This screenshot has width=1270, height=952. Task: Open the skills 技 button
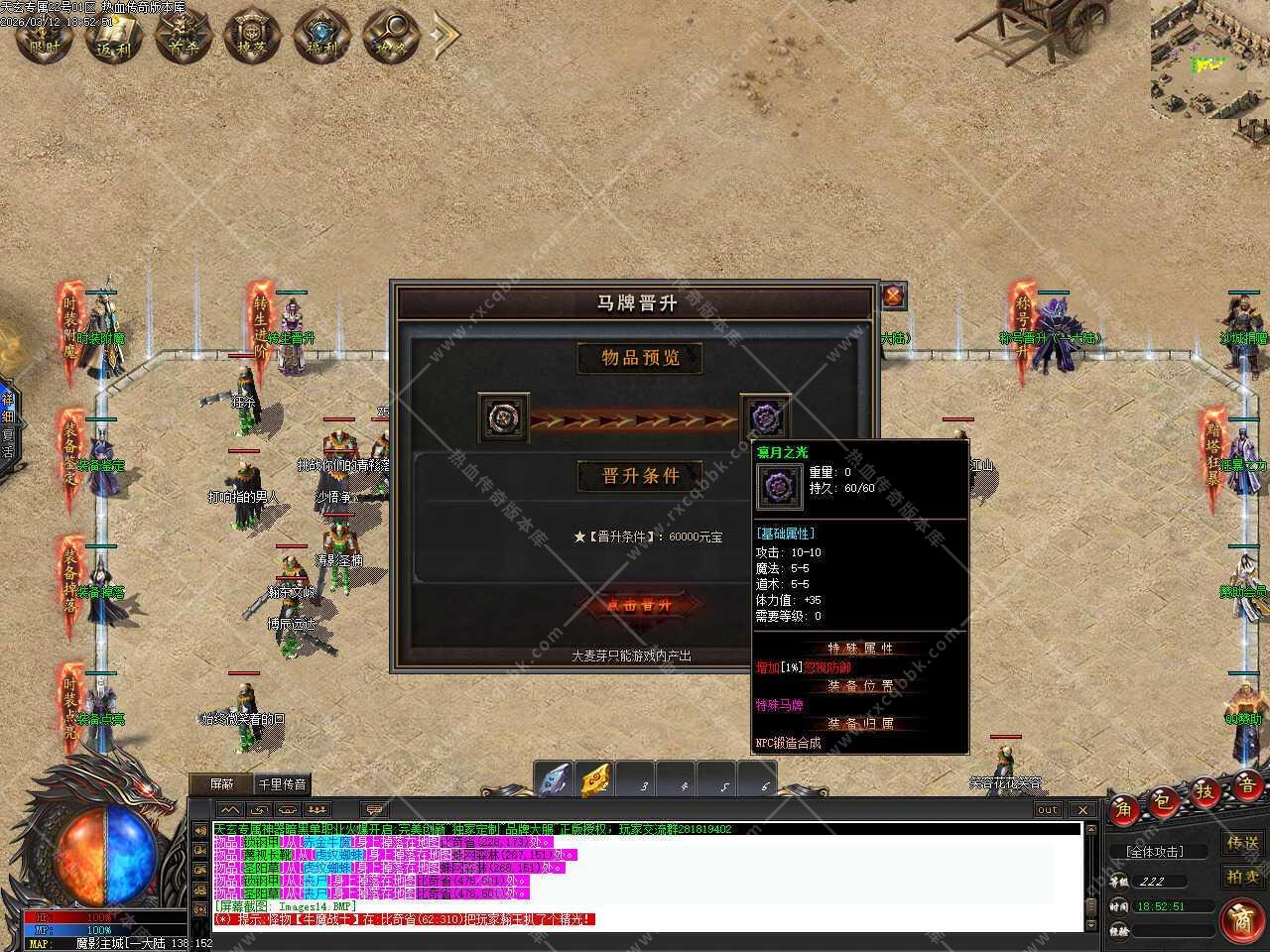[1205, 791]
